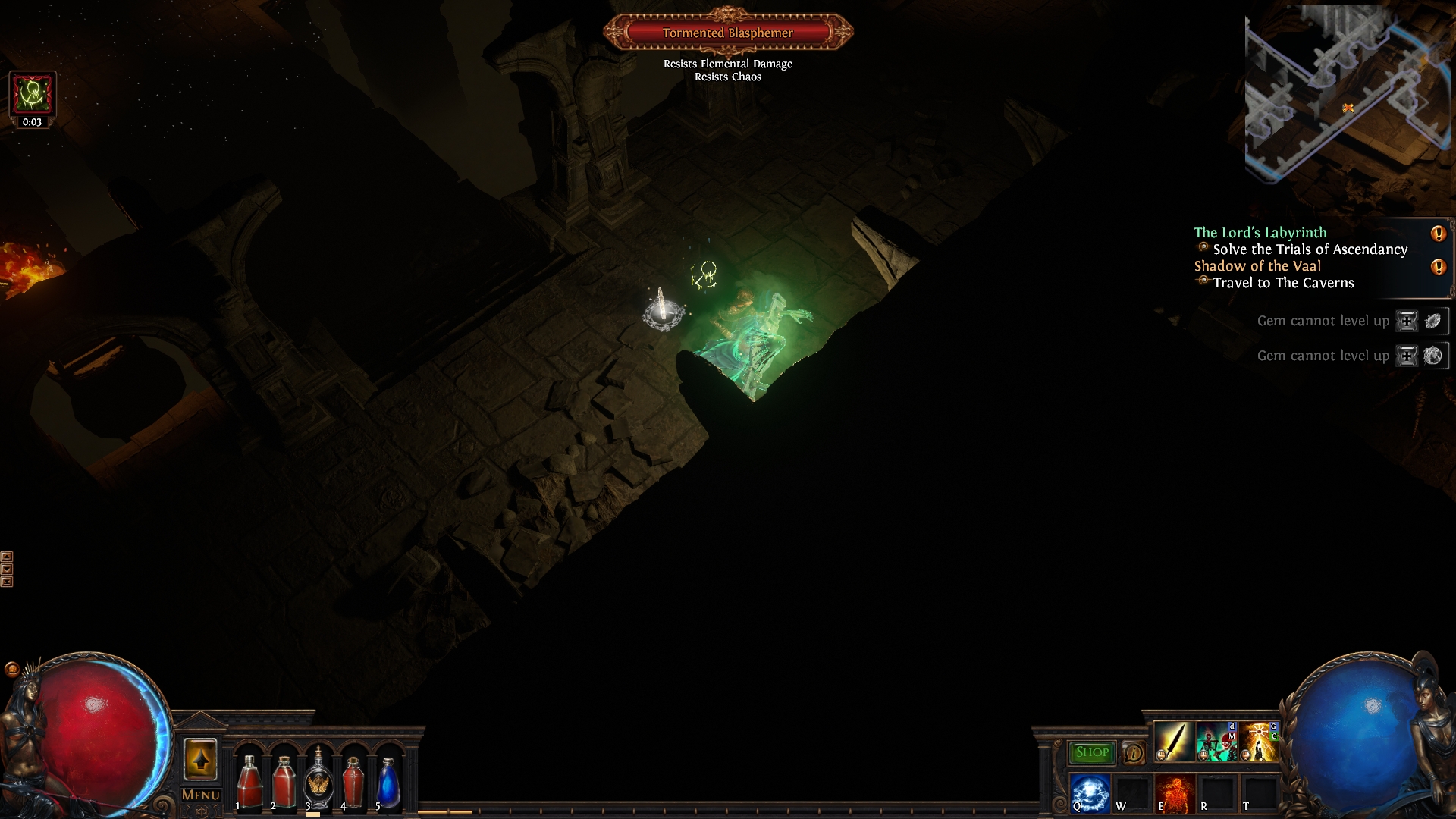Click the alert icon beside Shadow of the Vaal
The height and width of the screenshot is (819, 1456).
pos(1438,267)
